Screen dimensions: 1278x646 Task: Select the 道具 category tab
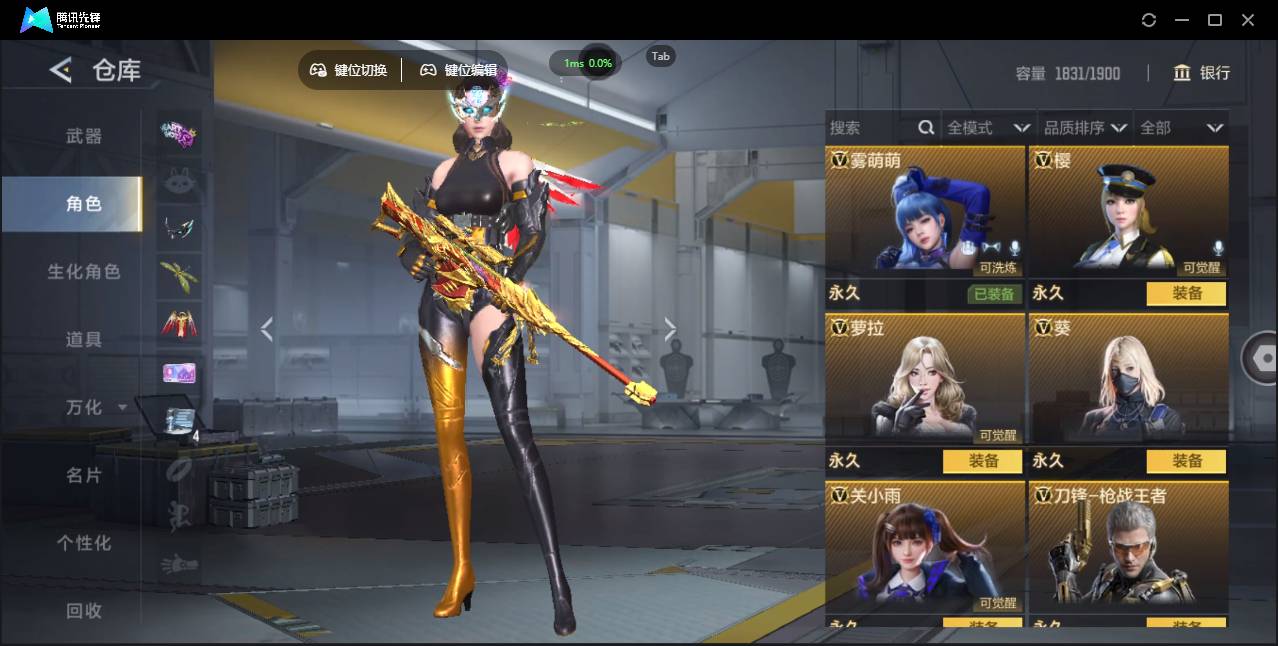84,340
